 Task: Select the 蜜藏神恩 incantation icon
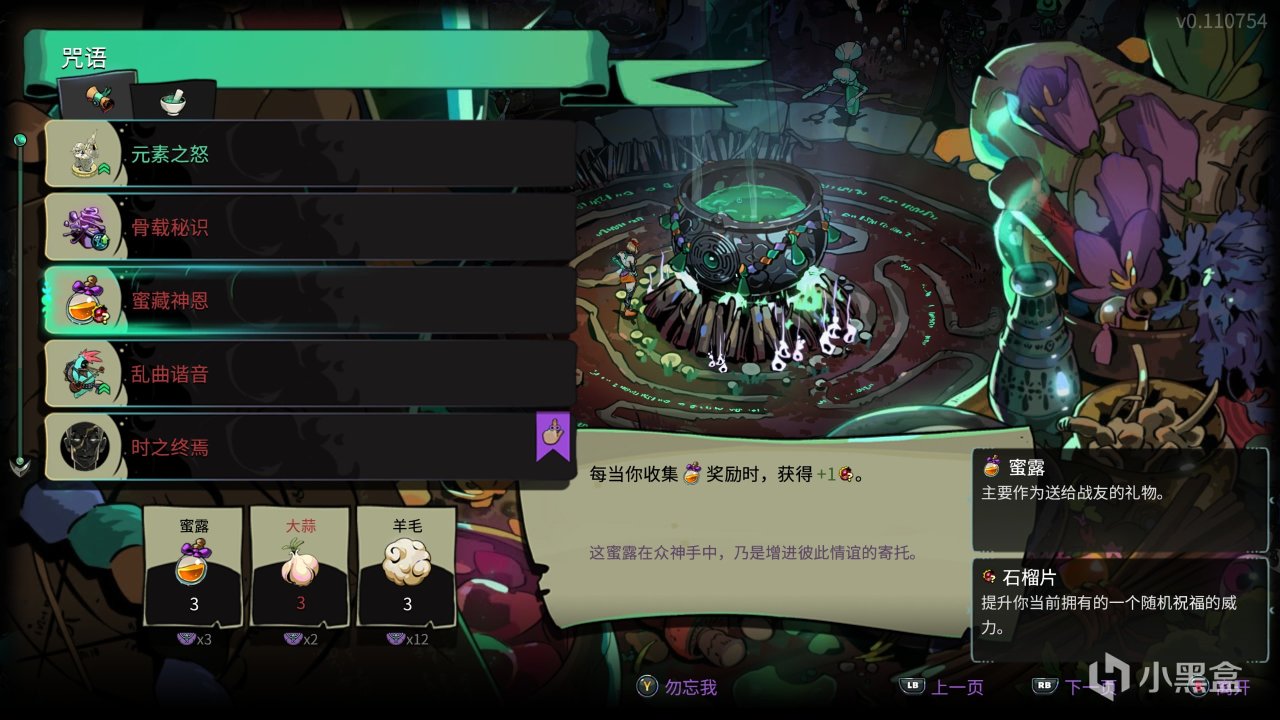click(85, 299)
